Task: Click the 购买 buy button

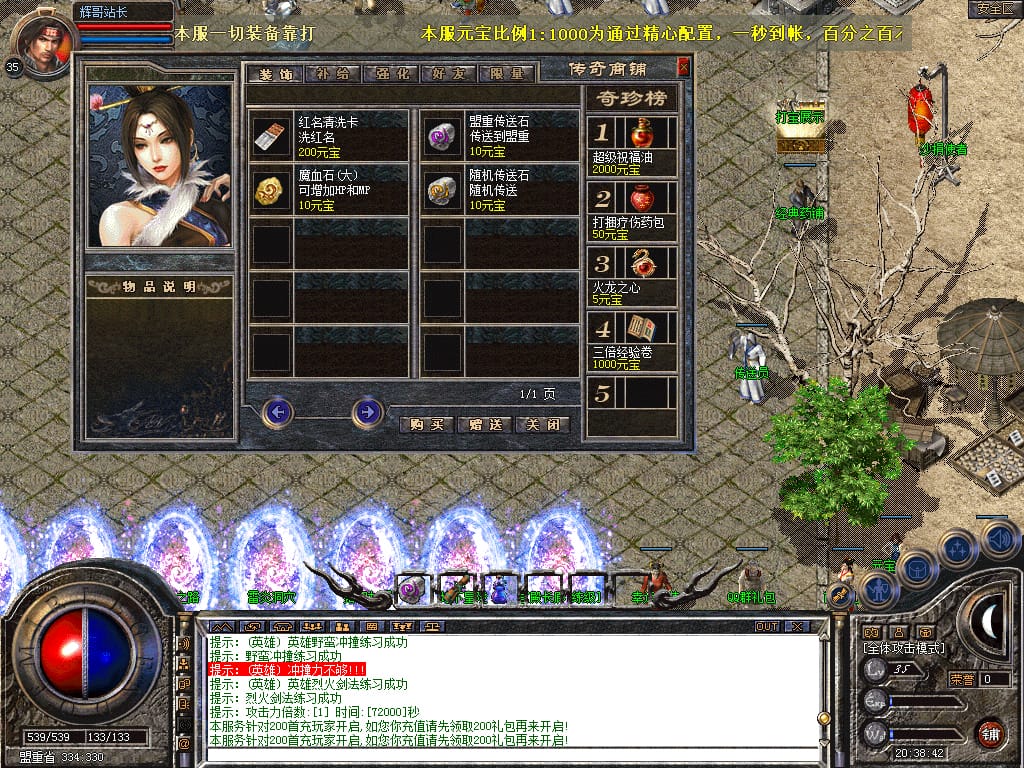Action: (426, 424)
